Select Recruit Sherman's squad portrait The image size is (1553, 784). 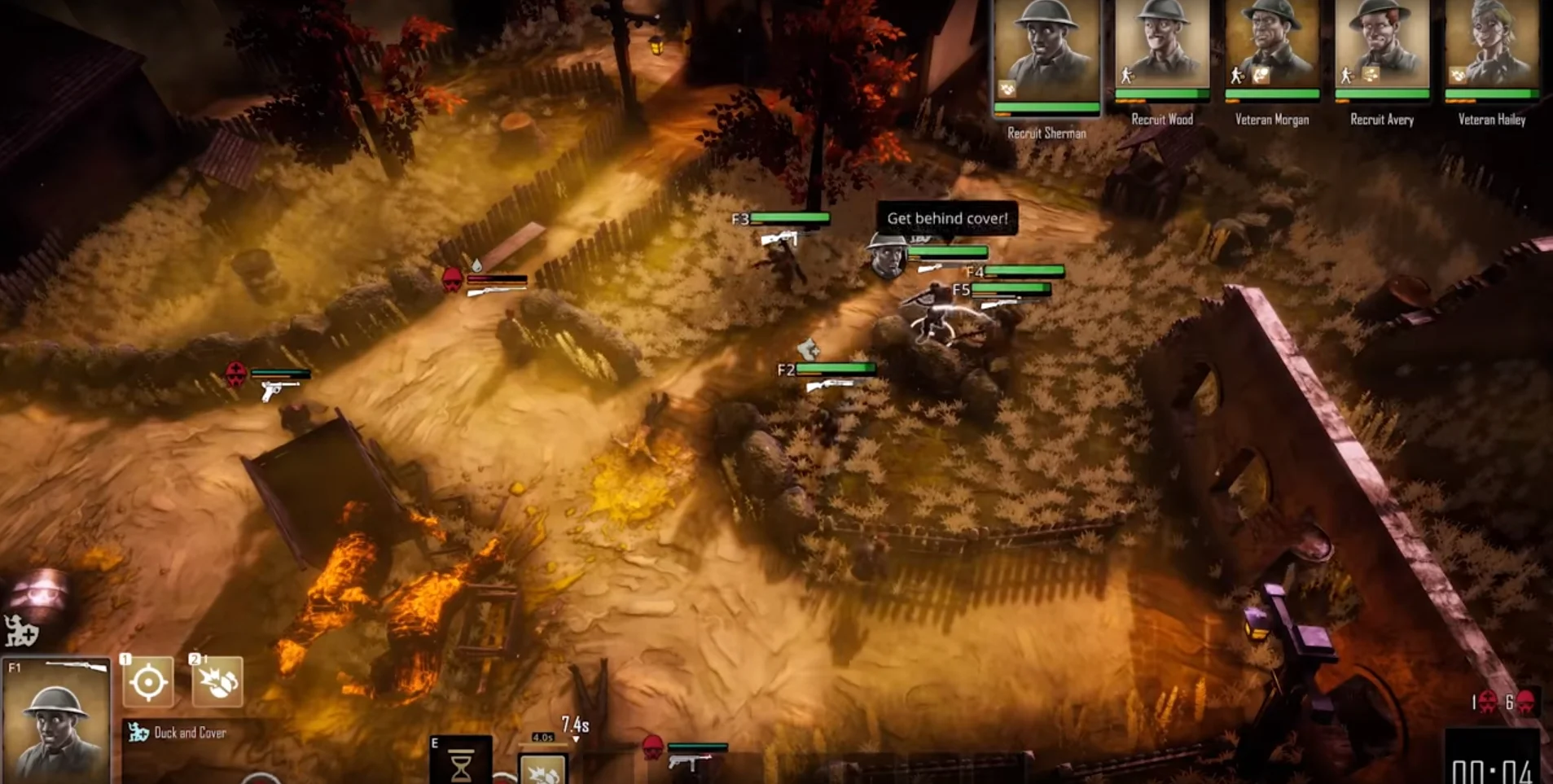pos(1046,53)
